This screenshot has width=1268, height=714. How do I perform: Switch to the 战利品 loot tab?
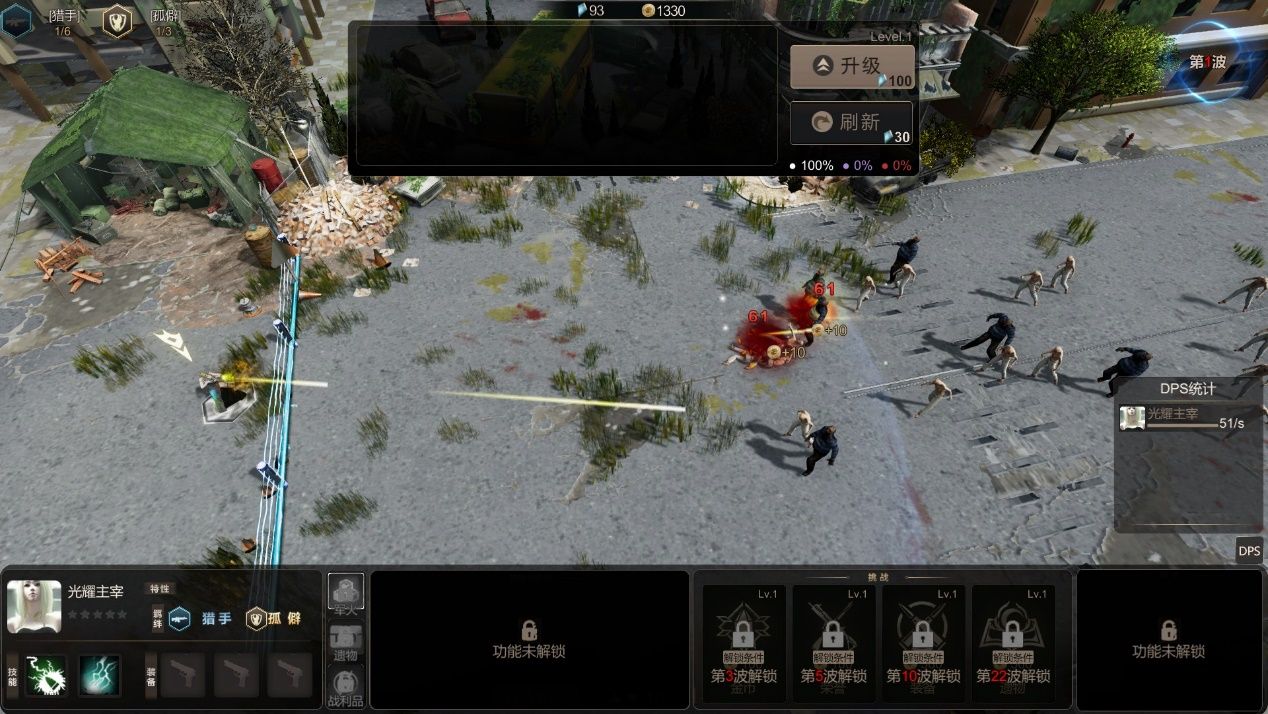346,687
